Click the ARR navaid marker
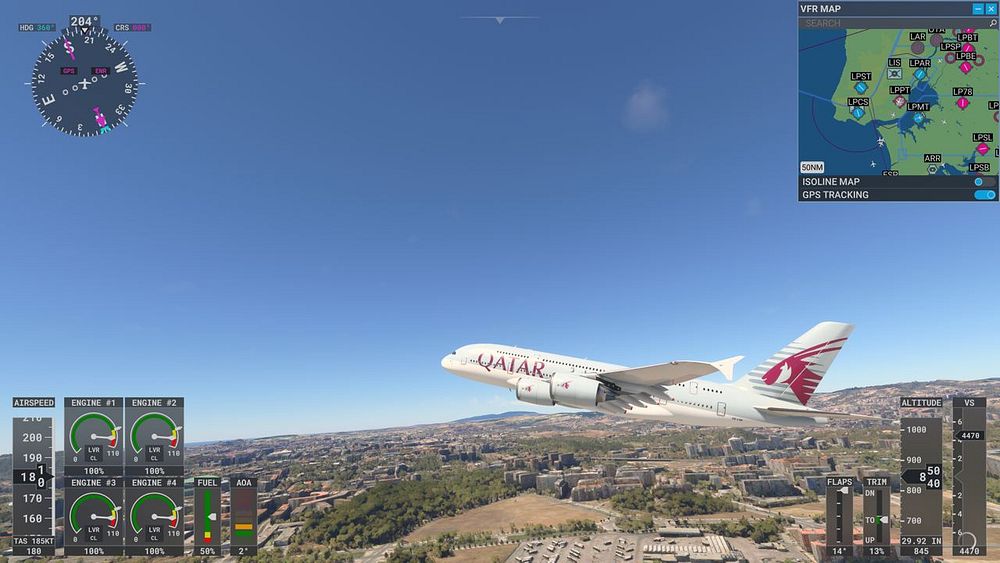Image resolution: width=1000 pixels, height=563 pixels. tap(932, 169)
